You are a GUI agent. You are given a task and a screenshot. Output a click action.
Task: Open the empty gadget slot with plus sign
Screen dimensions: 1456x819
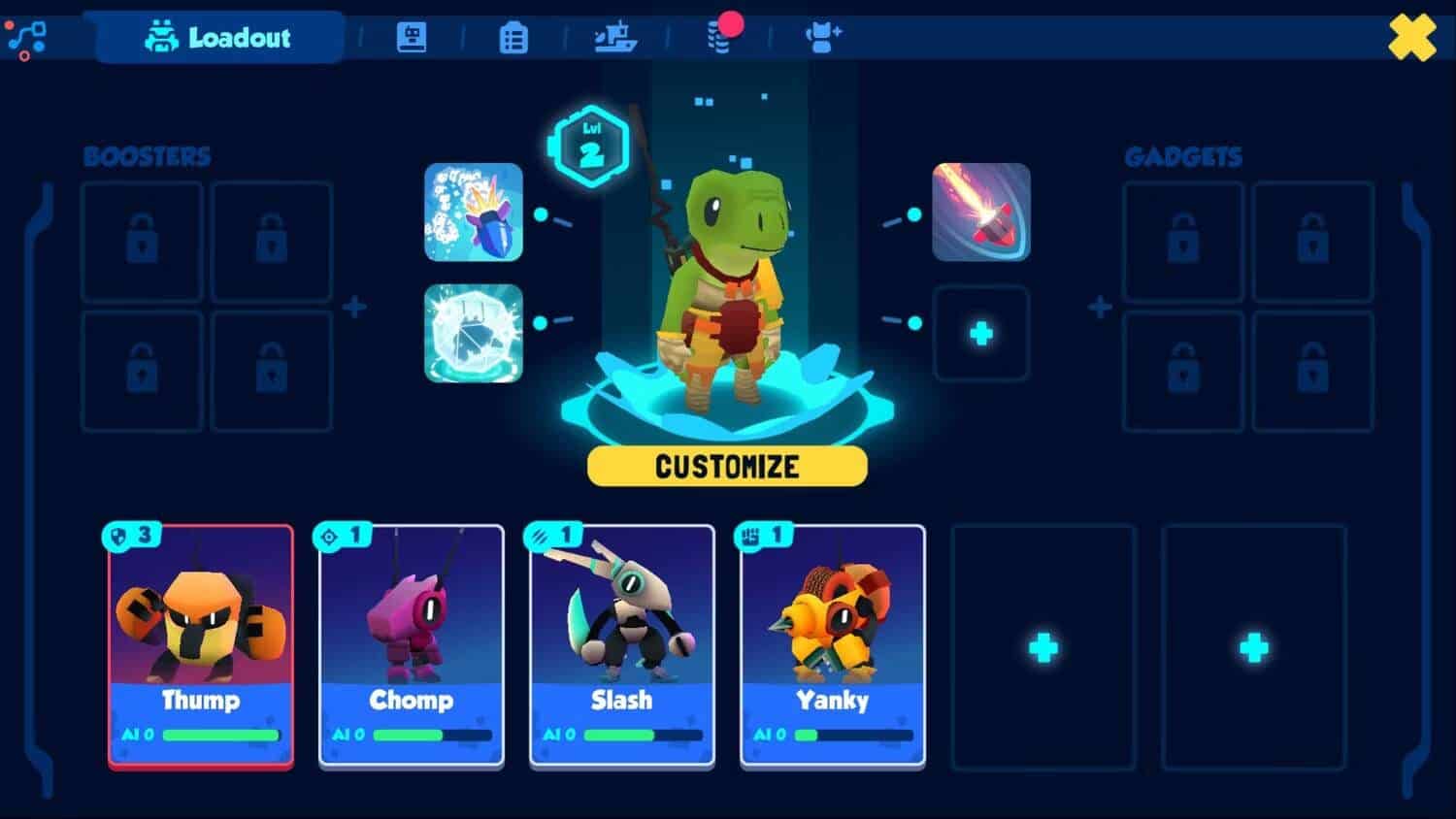tap(981, 335)
